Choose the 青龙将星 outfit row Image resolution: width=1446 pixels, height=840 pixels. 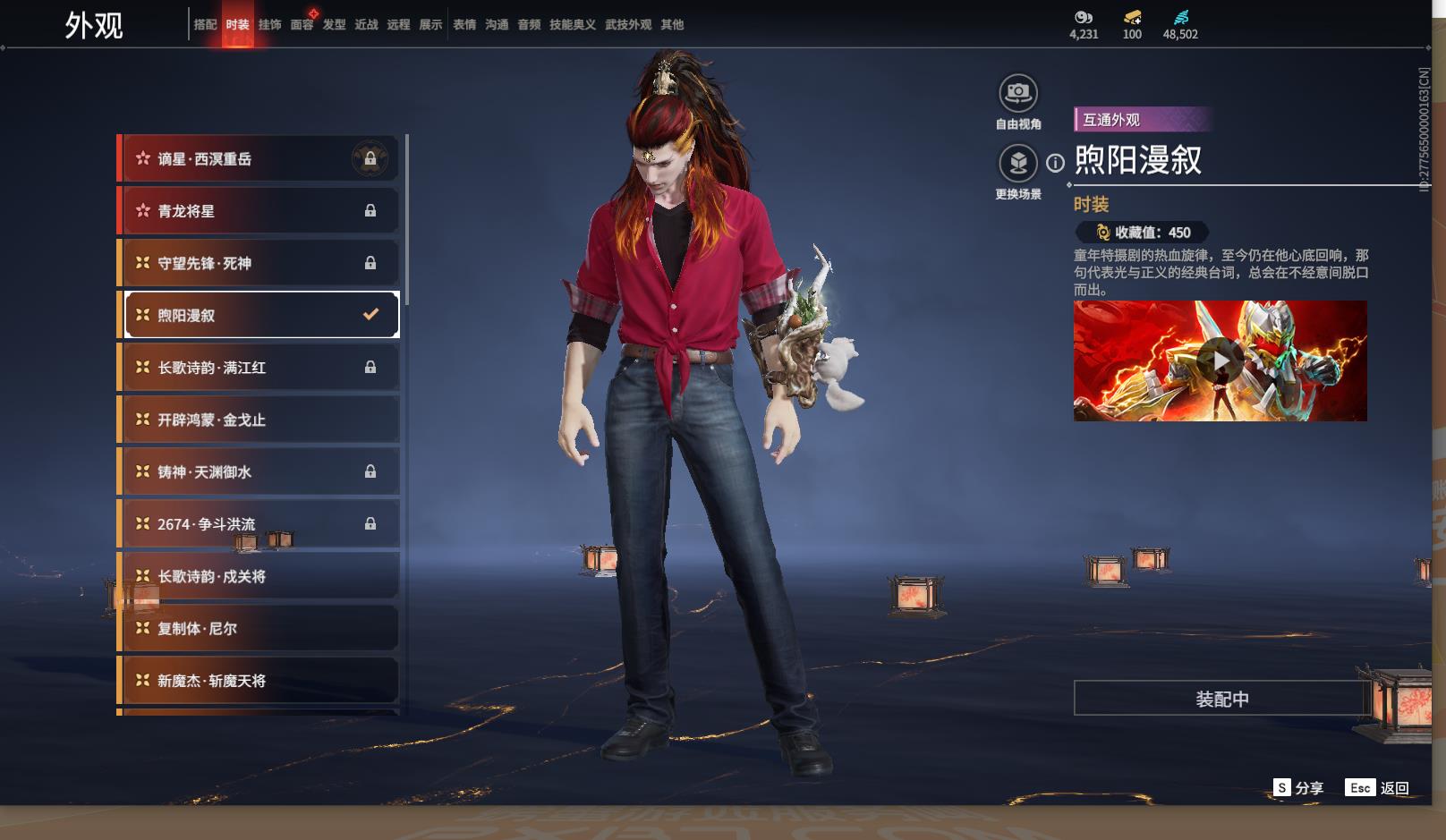pos(258,211)
